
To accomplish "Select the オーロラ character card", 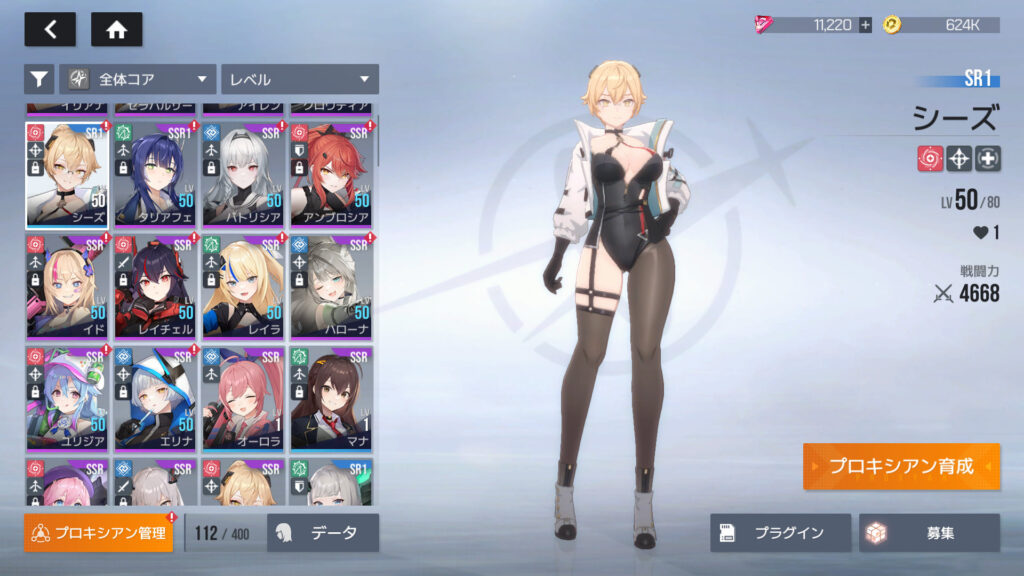I will point(243,398).
